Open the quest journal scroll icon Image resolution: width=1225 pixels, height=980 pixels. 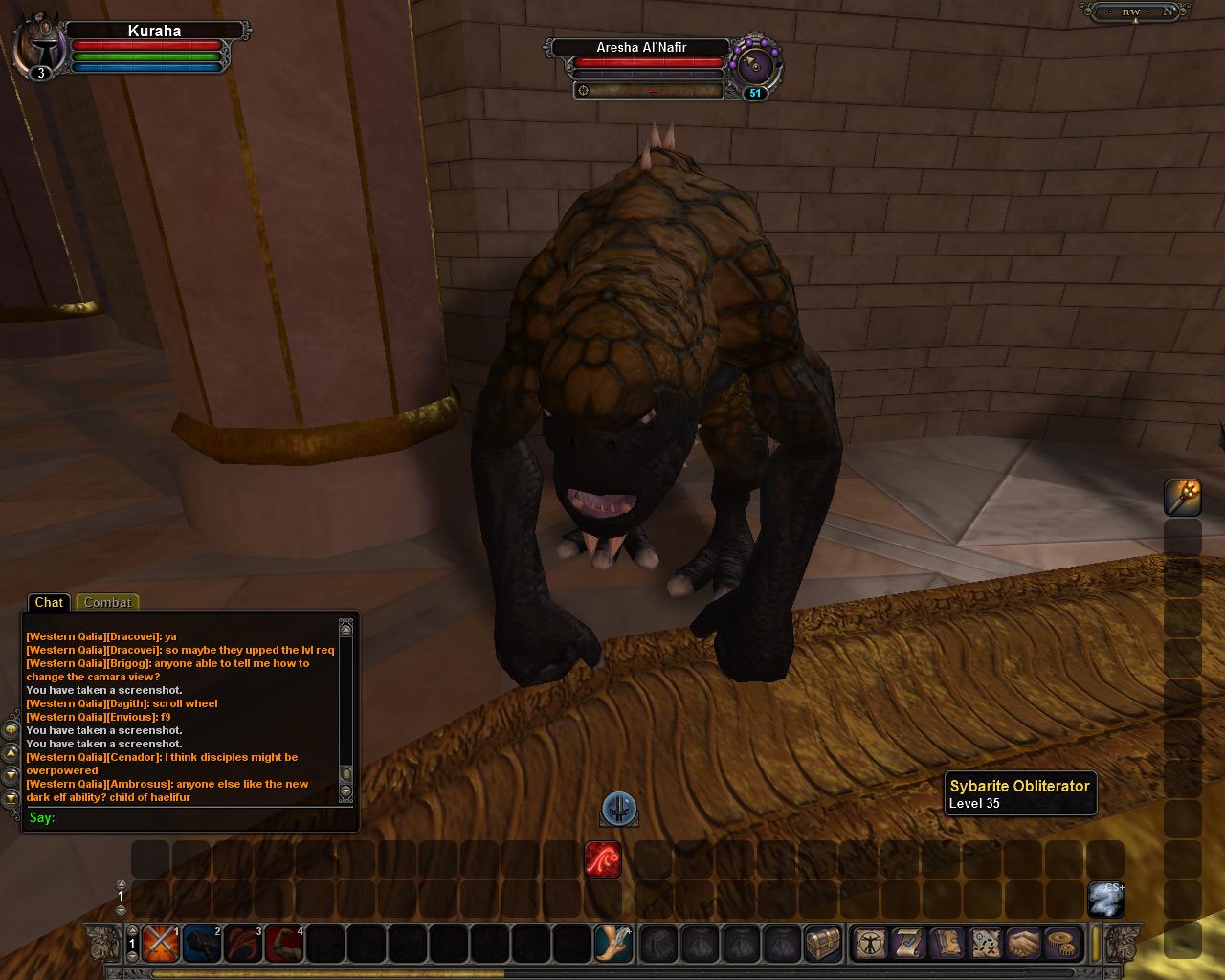[907, 944]
